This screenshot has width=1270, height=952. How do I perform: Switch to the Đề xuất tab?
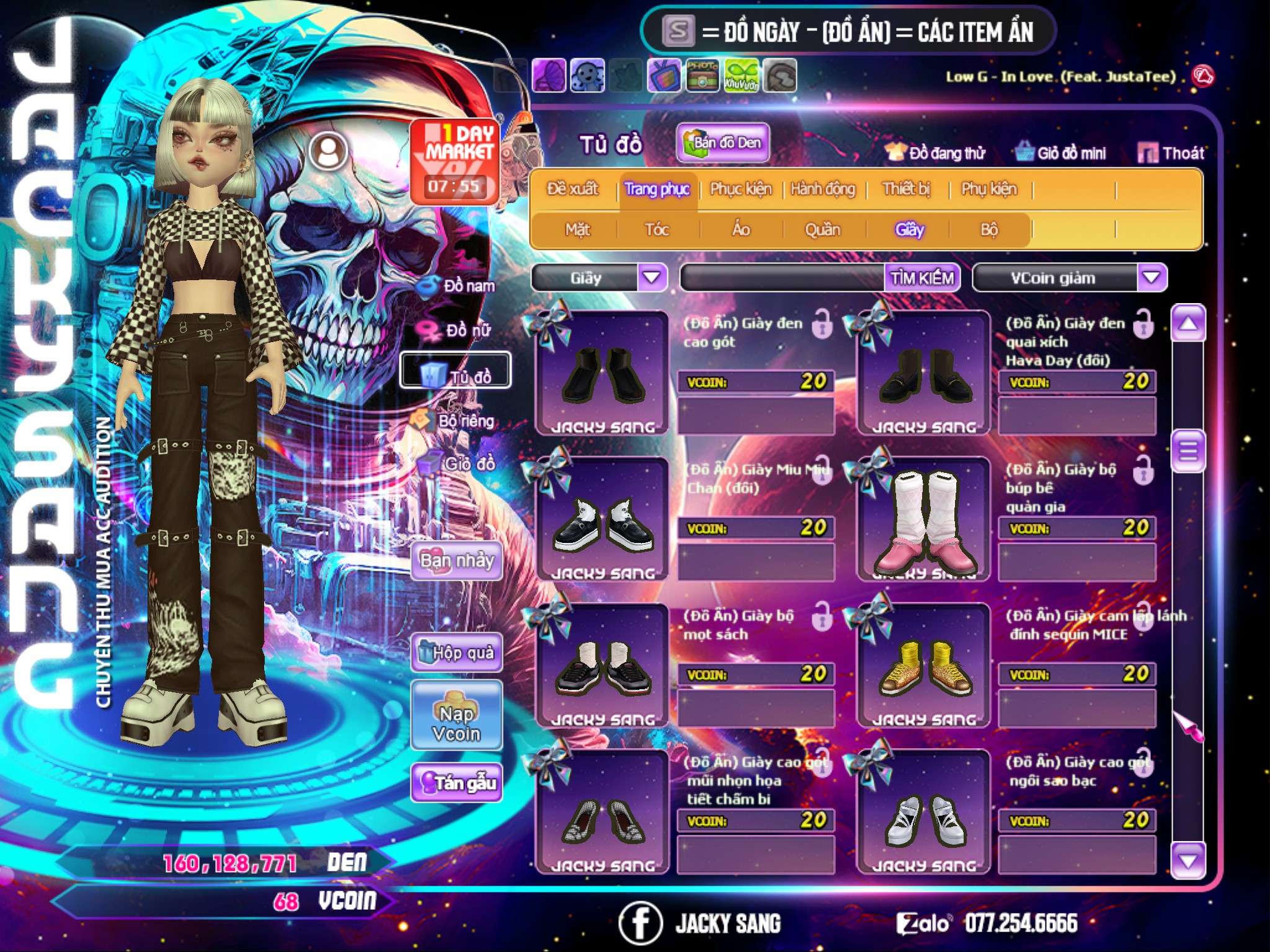click(x=572, y=189)
